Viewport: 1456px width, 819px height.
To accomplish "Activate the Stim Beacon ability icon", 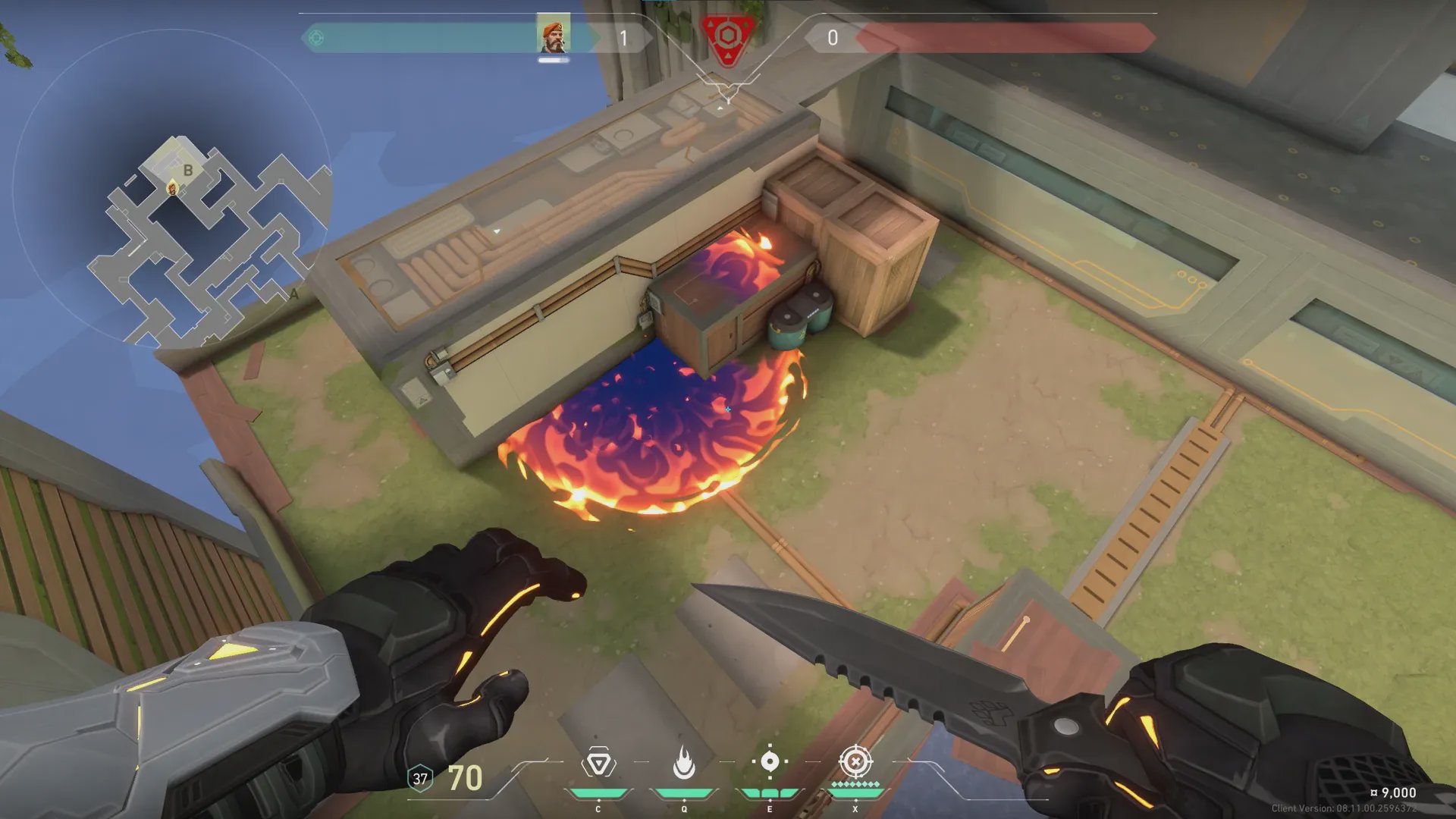I will pyautogui.click(x=598, y=764).
